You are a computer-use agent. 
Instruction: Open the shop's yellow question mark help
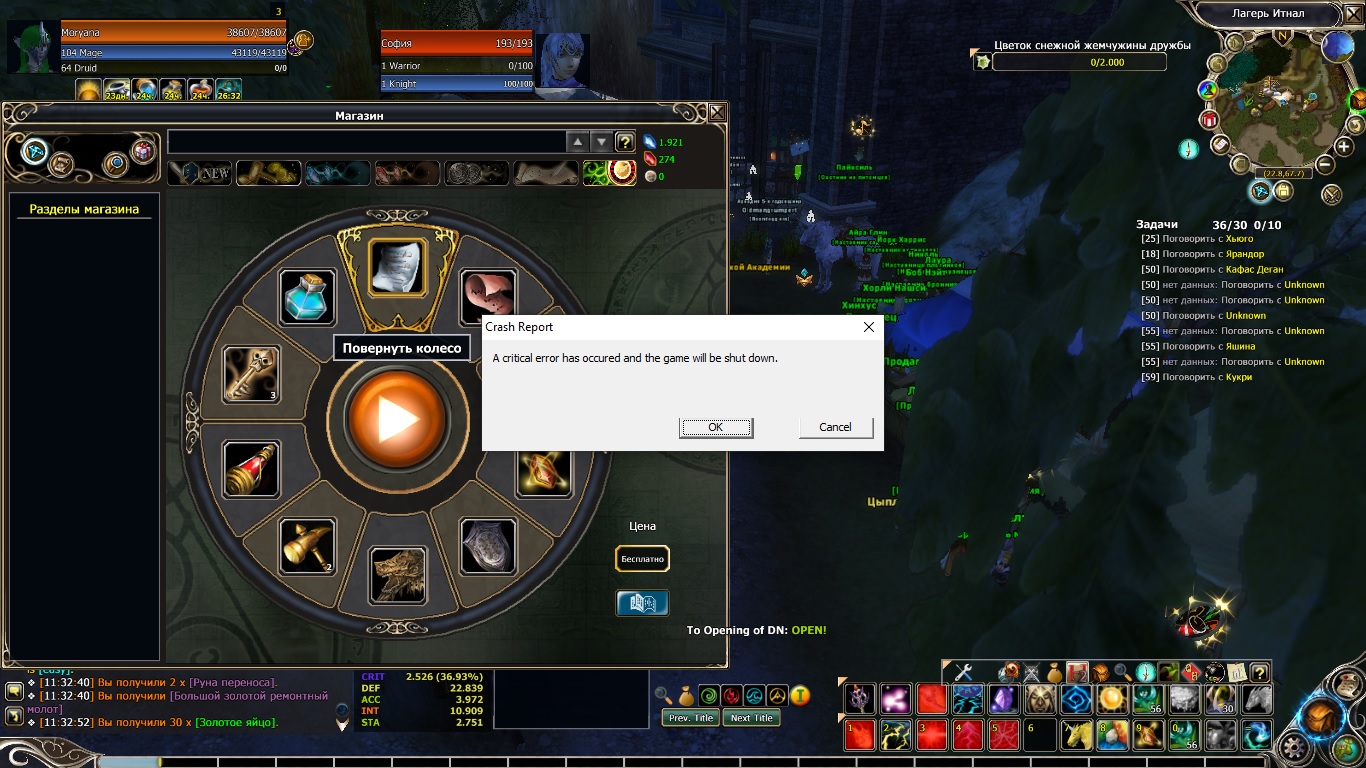click(x=625, y=142)
